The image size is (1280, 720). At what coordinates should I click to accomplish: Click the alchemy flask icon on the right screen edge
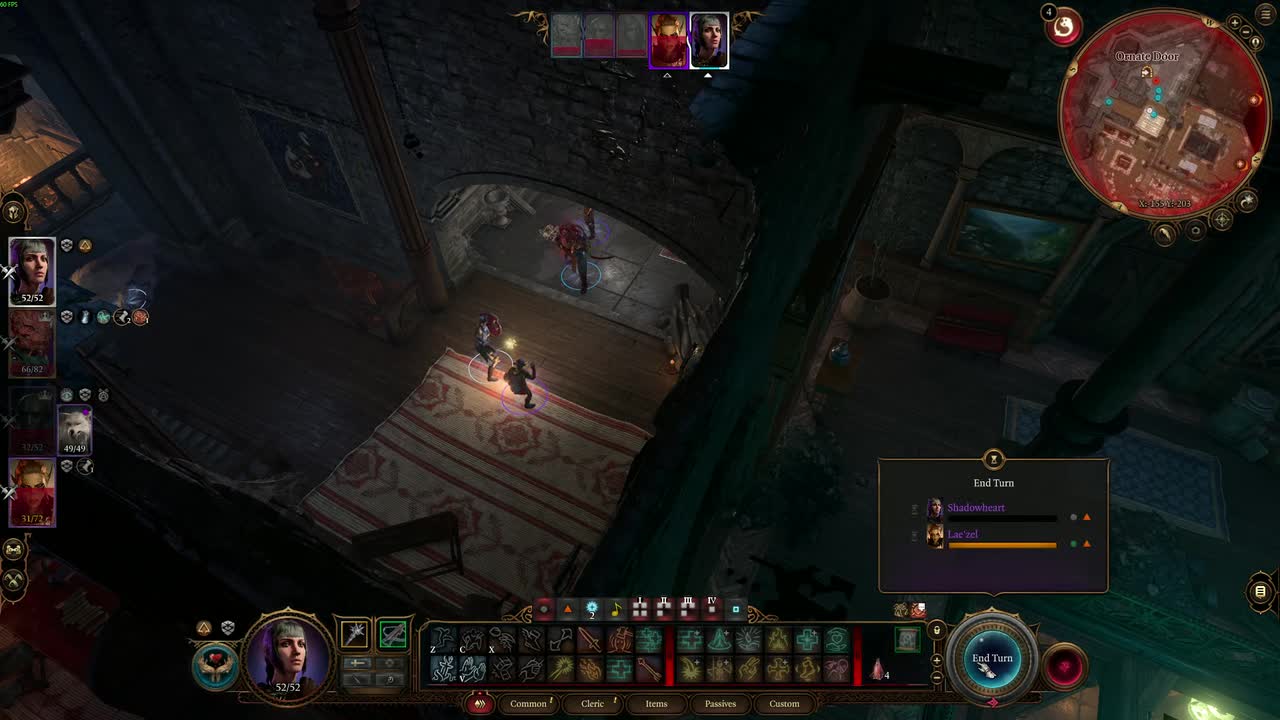1260,592
